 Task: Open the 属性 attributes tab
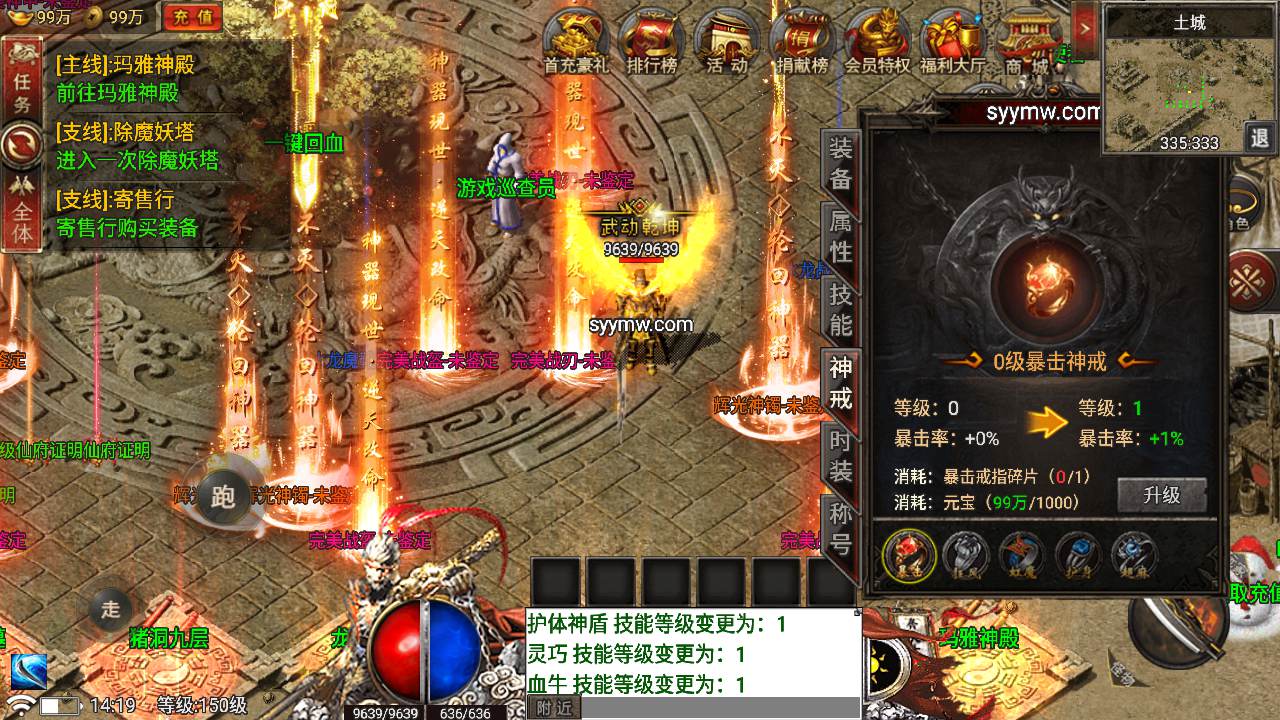pyautogui.click(x=841, y=238)
